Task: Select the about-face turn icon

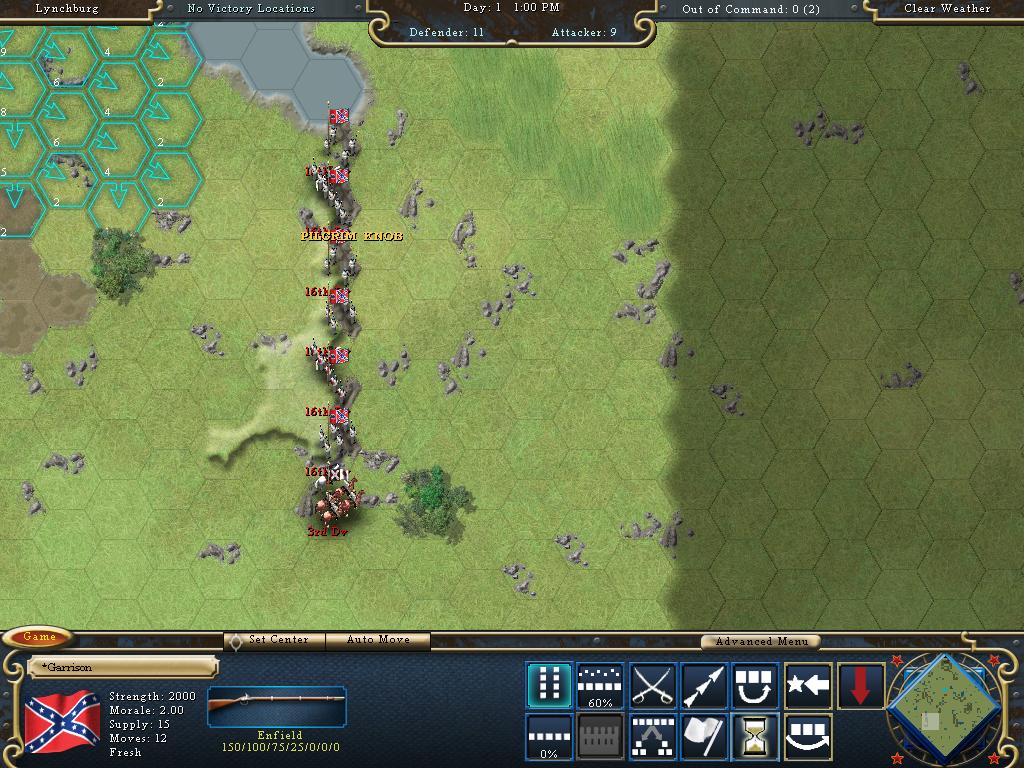Action: [756, 685]
